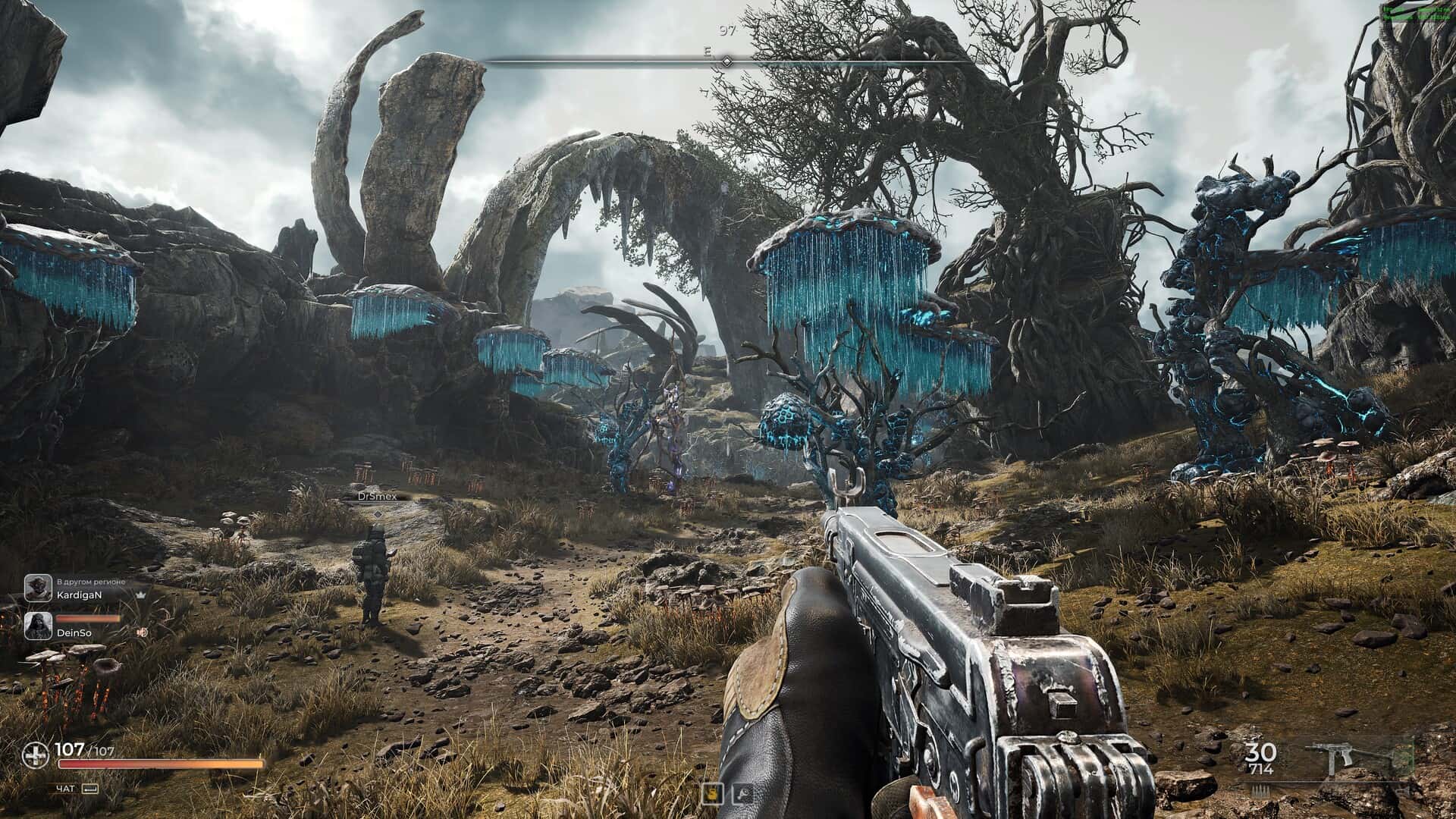Click the crown leader icon beside KardigaN
Screen dimensions: 1456x819
pyautogui.click(x=140, y=596)
